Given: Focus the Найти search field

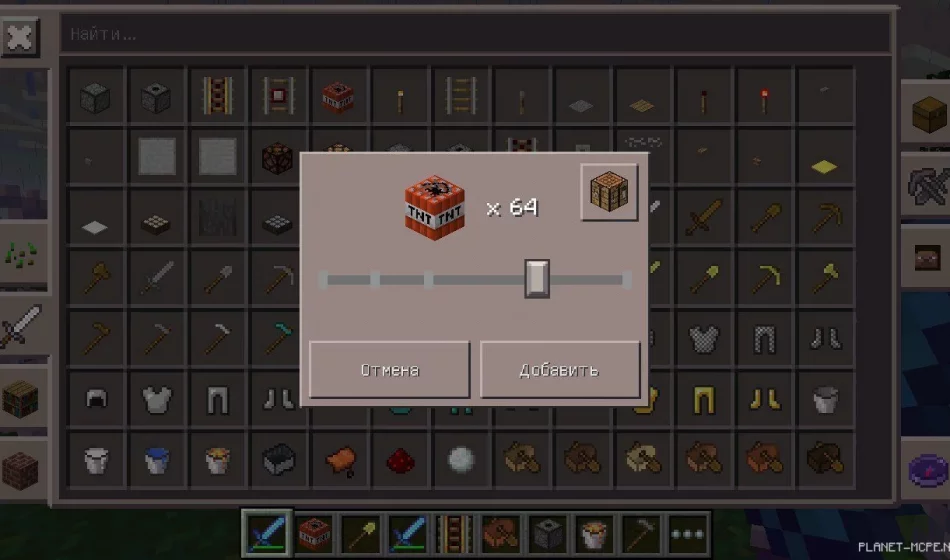Looking at the screenshot, I should (x=475, y=34).
